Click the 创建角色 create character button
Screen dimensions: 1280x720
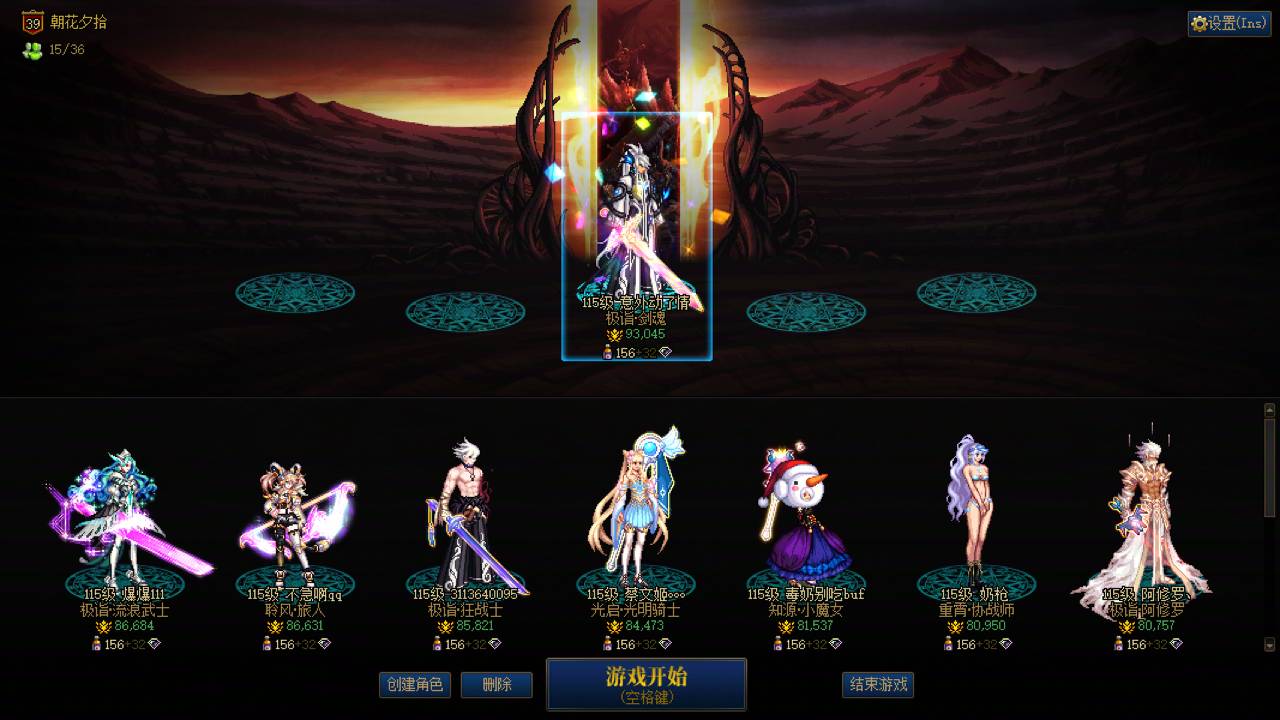[415, 685]
